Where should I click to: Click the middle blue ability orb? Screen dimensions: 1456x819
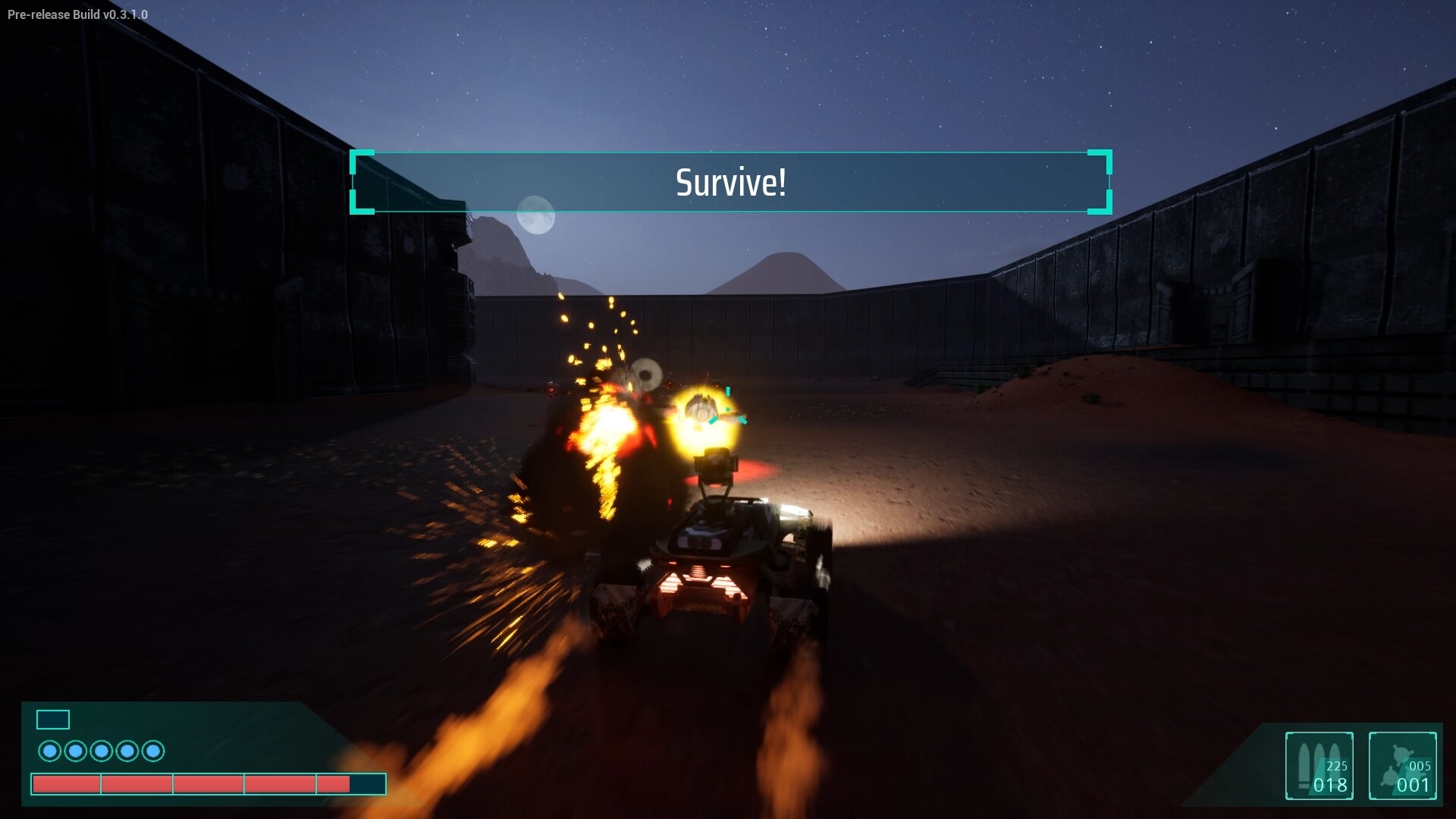coord(102,752)
